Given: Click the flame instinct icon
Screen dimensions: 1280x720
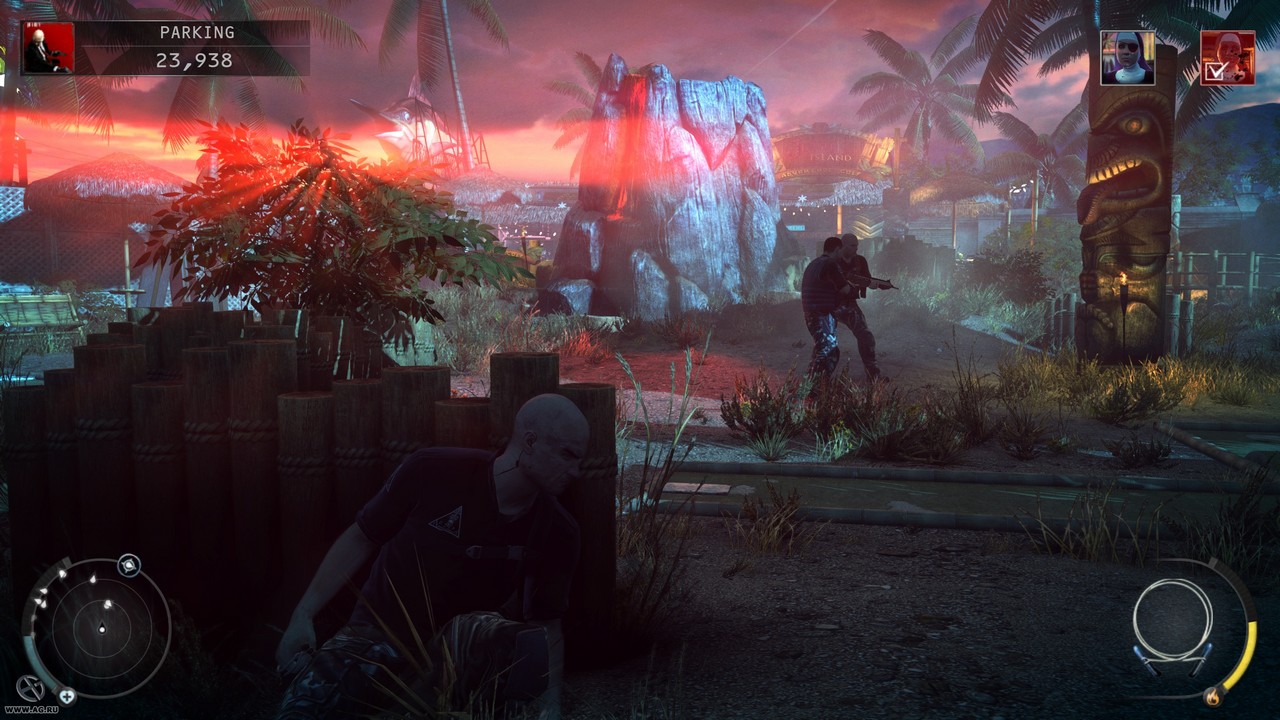Looking at the screenshot, I should 1213,694.
